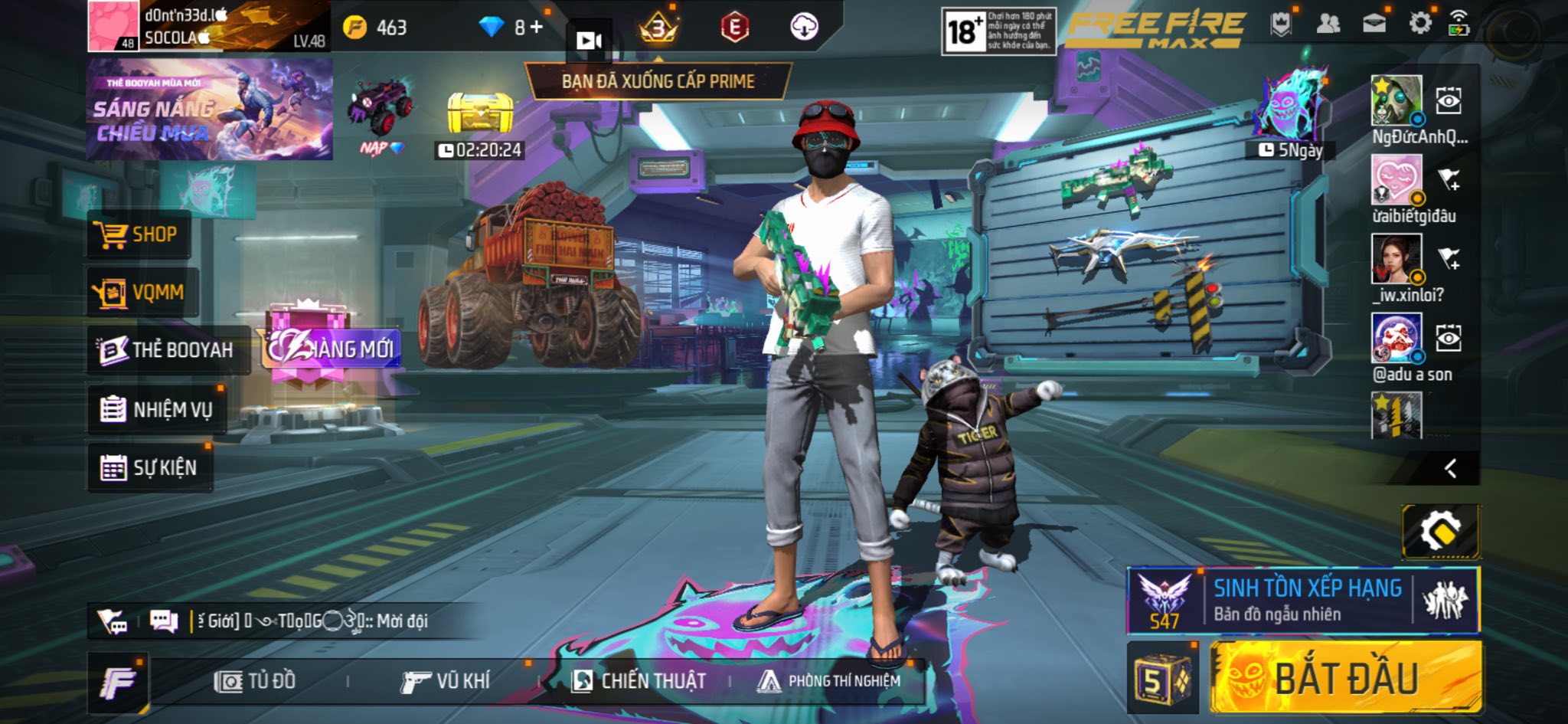Open THẺ BOOYAH pass
1568x724 pixels.
point(168,350)
